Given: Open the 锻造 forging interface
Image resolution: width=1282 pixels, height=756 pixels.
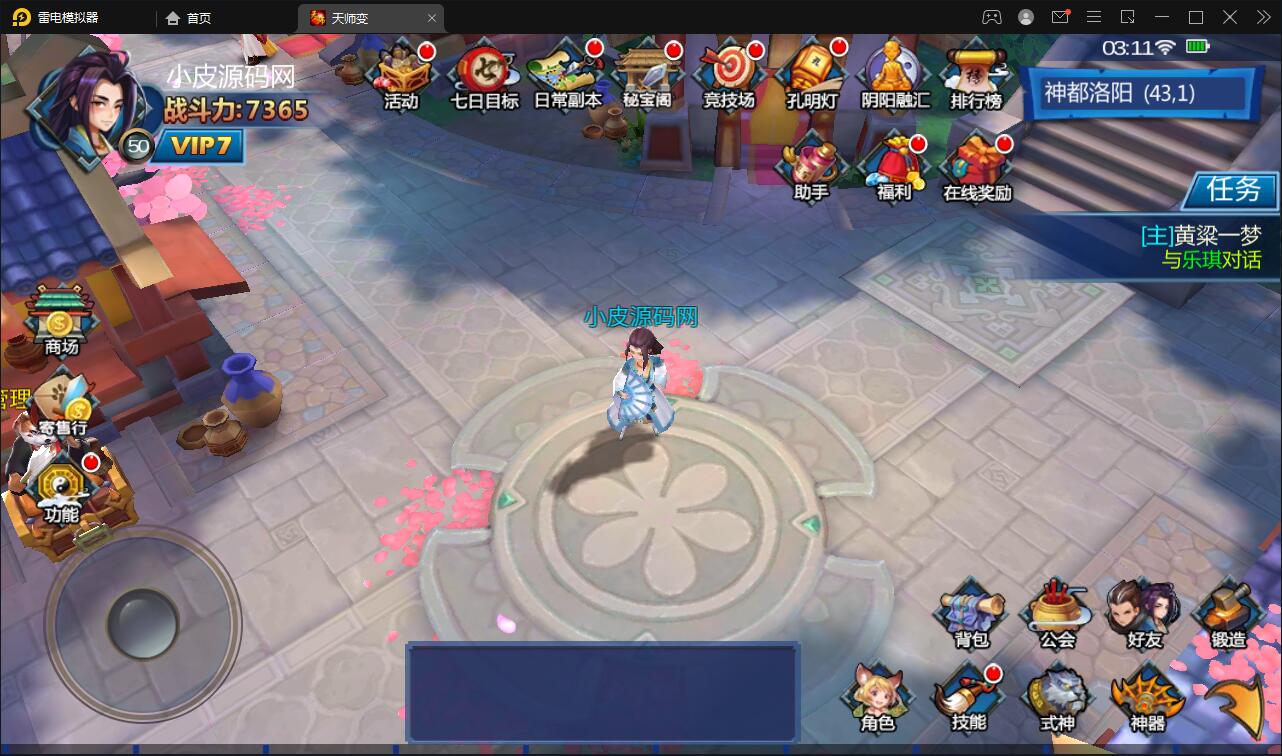Looking at the screenshot, I should tap(1226, 612).
